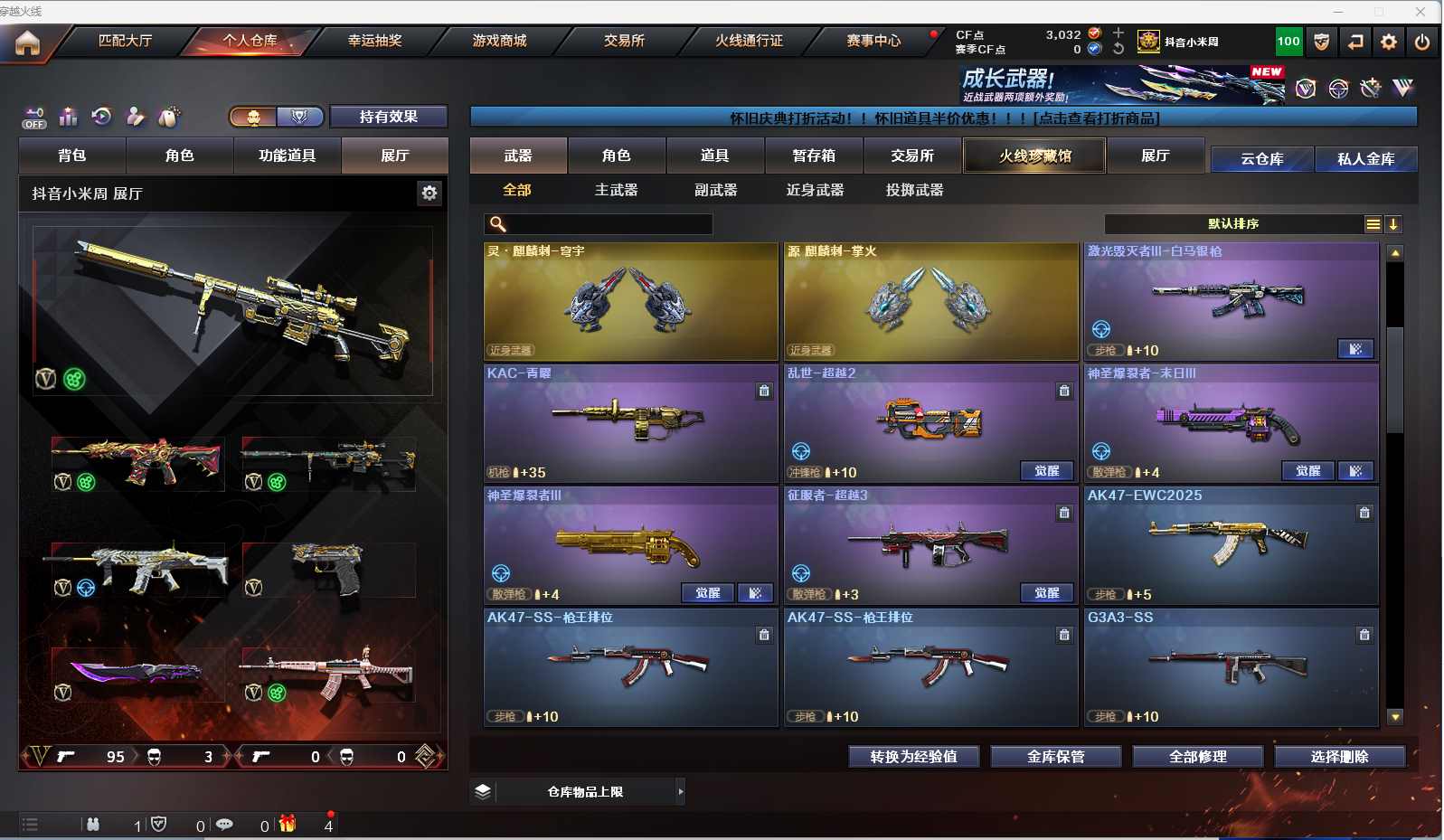Open 赛事中心 tournament center
This screenshot has height=840, width=1444.
click(x=873, y=41)
